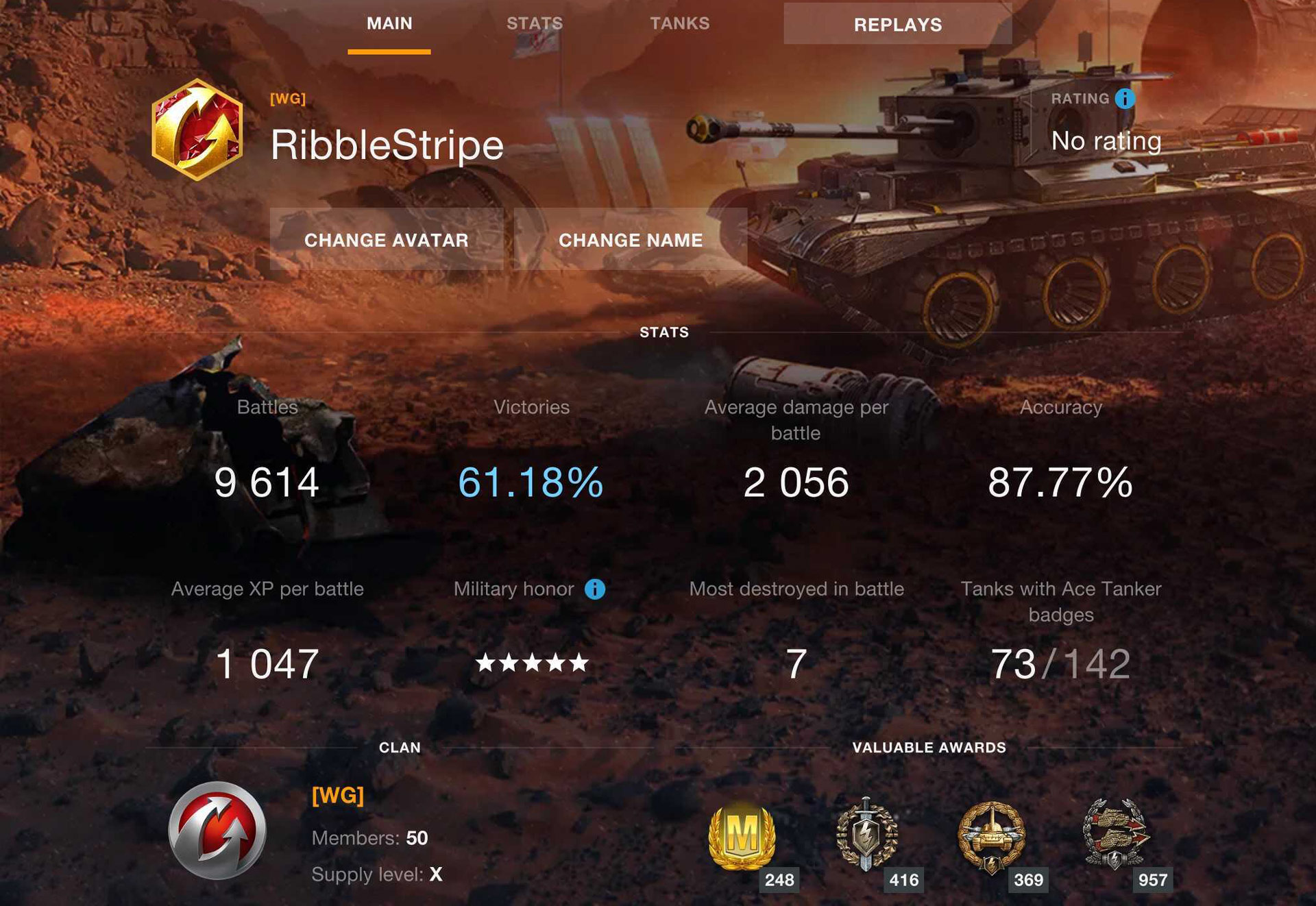This screenshot has height=906, width=1316.
Task: Expand the Stats section header
Action: [x=662, y=332]
